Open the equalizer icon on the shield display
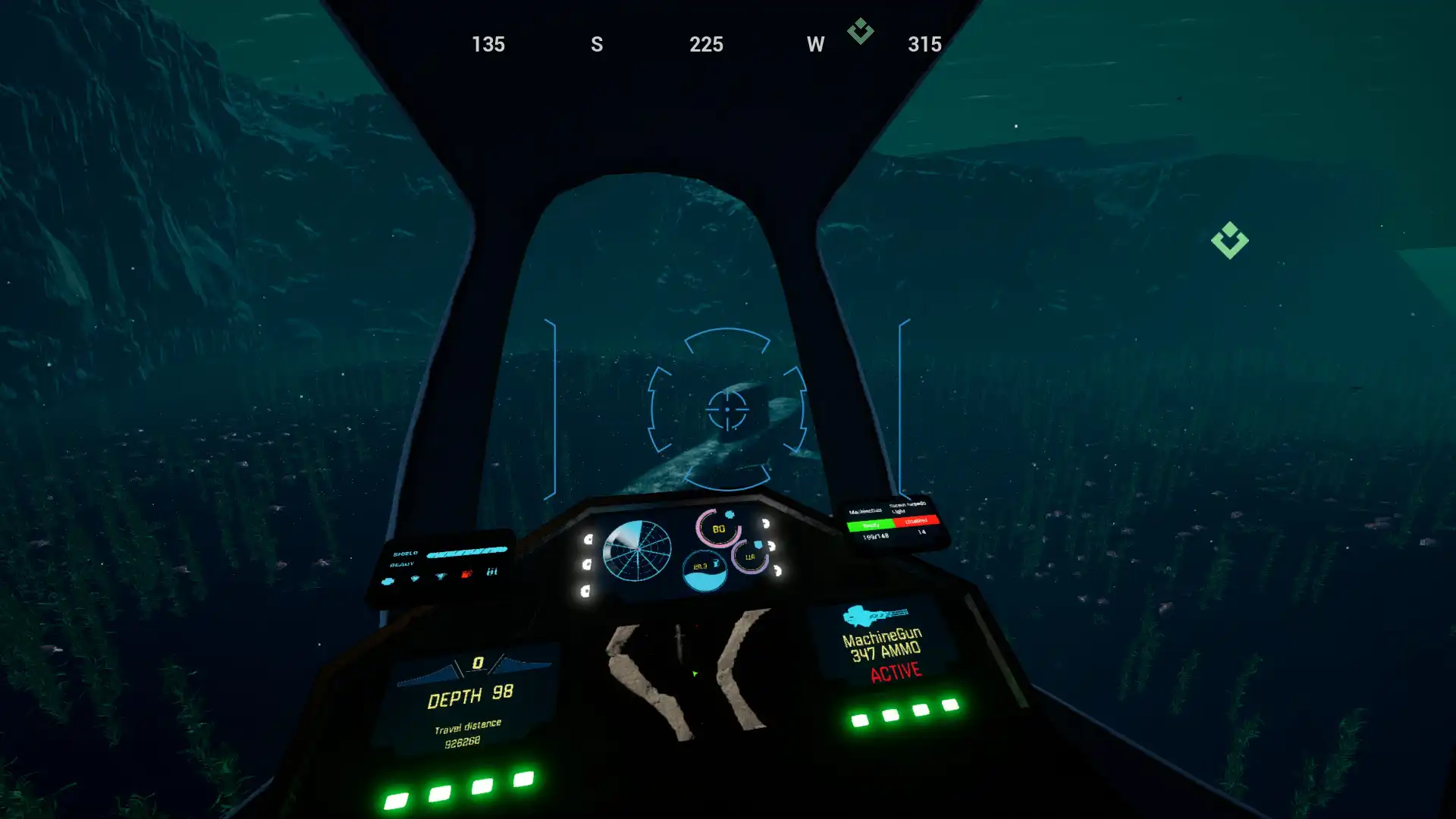Image resolution: width=1456 pixels, height=819 pixels. pyautogui.click(x=492, y=571)
